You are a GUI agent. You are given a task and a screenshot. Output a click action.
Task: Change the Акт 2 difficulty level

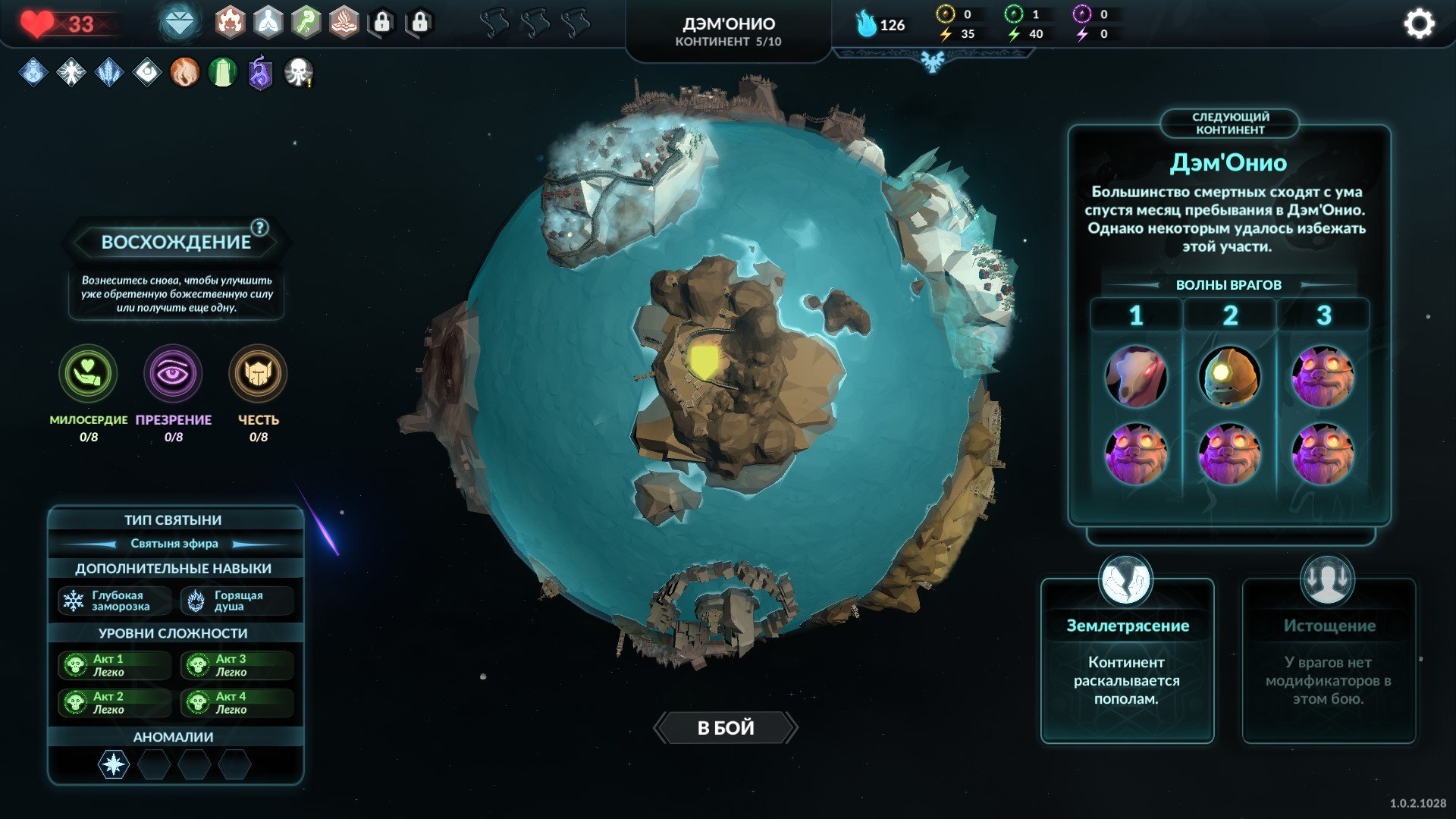click(x=113, y=703)
